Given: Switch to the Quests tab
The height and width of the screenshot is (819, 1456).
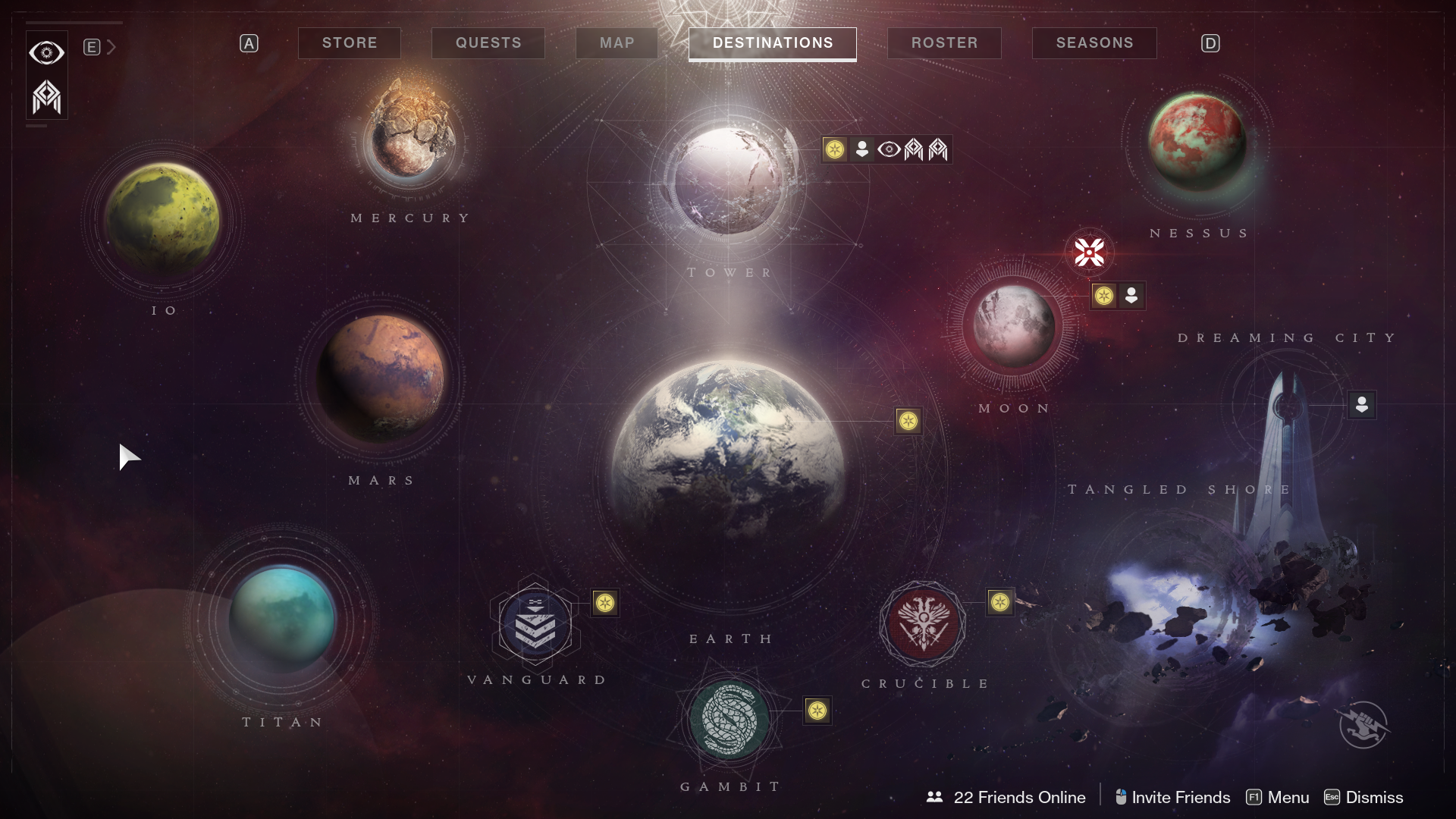Looking at the screenshot, I should coord(488,43).
